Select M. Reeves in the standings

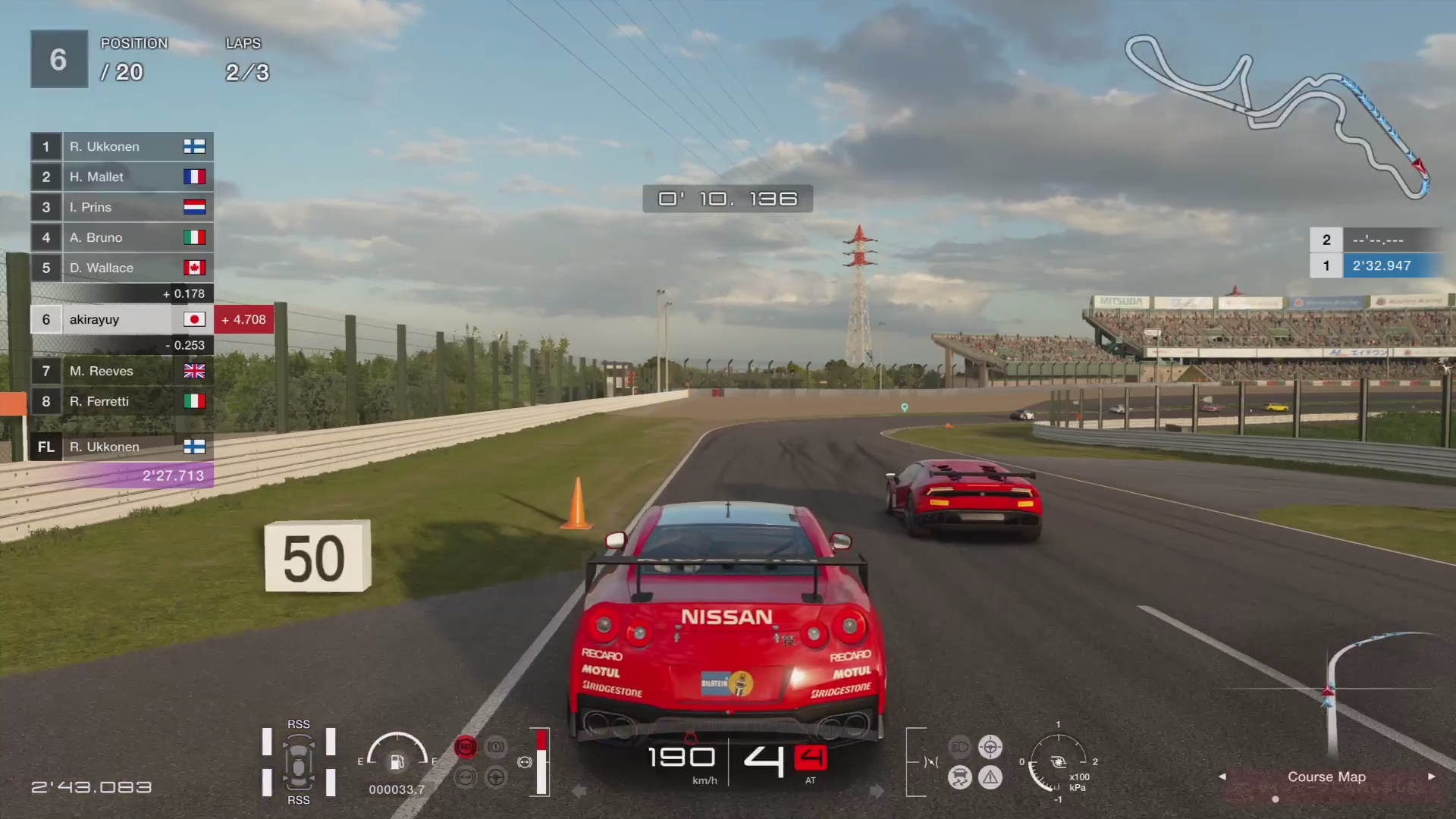[121, 371]
